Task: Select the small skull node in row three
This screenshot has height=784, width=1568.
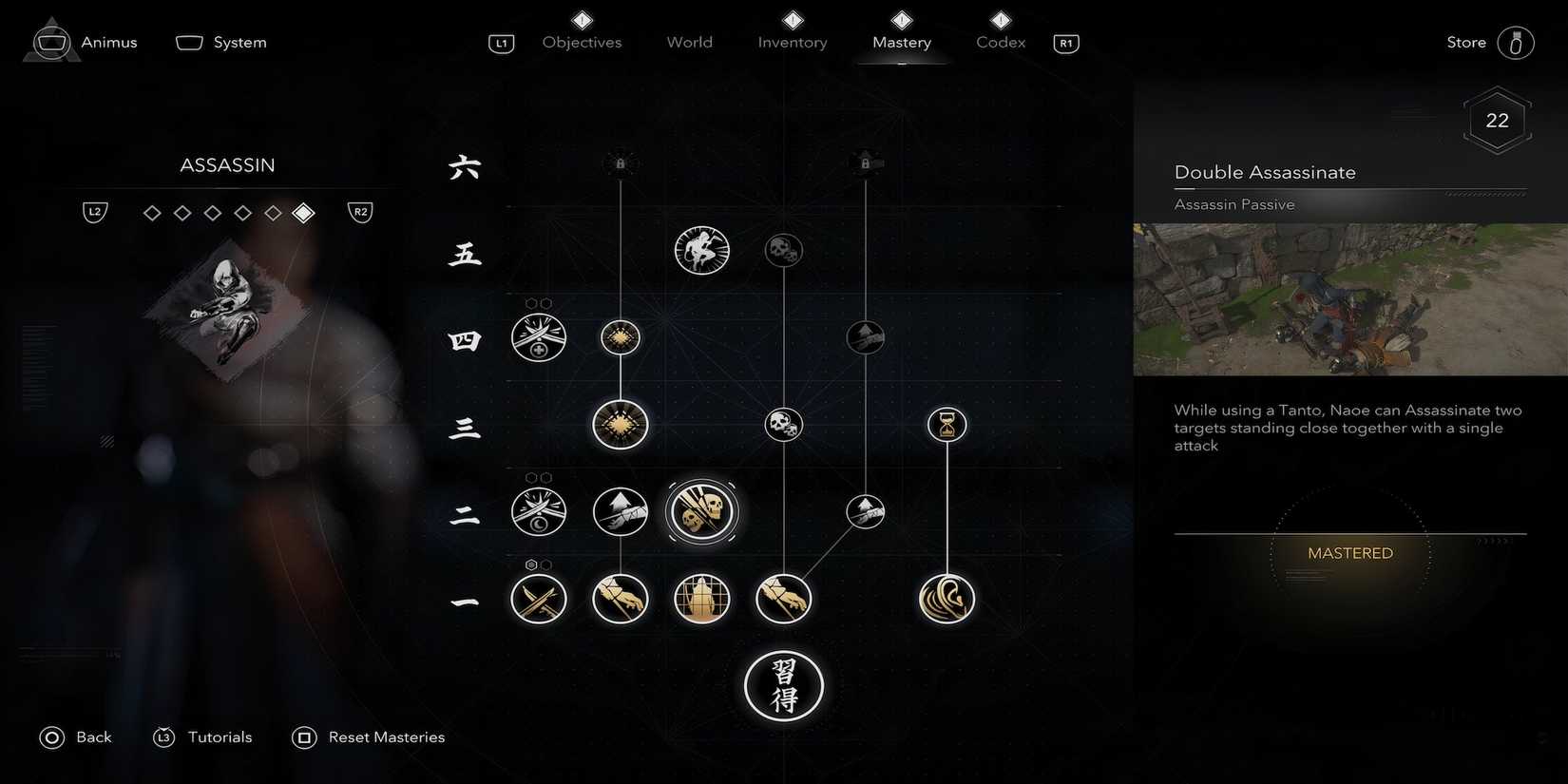Action: click(783, 425)
